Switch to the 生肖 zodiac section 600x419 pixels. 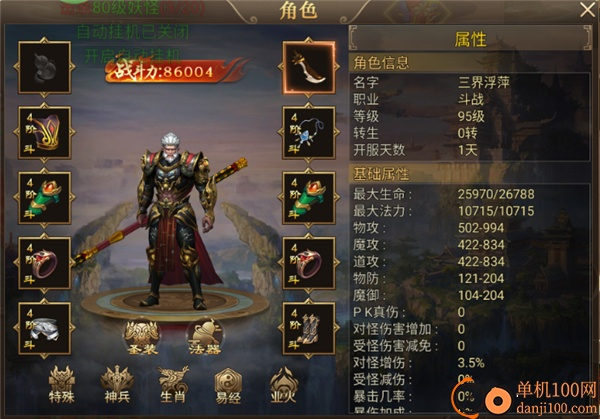click(172, 385)
